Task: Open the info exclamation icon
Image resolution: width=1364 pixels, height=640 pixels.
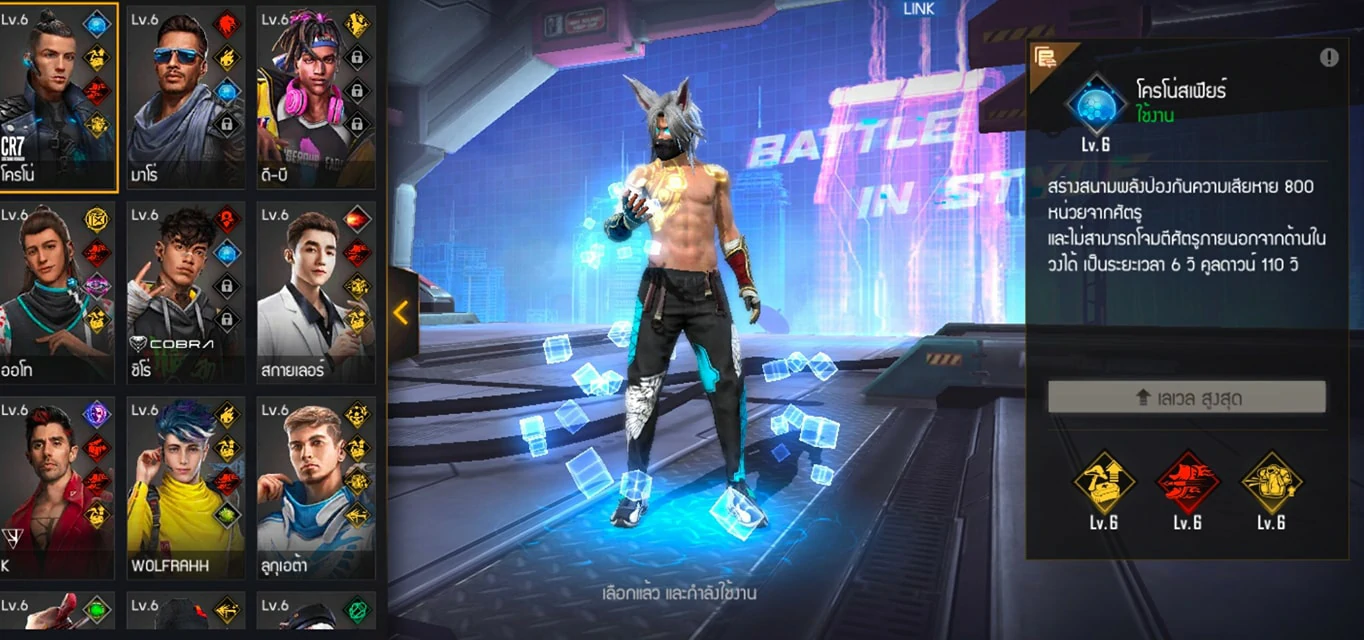Action: [x=1329, y=57]
